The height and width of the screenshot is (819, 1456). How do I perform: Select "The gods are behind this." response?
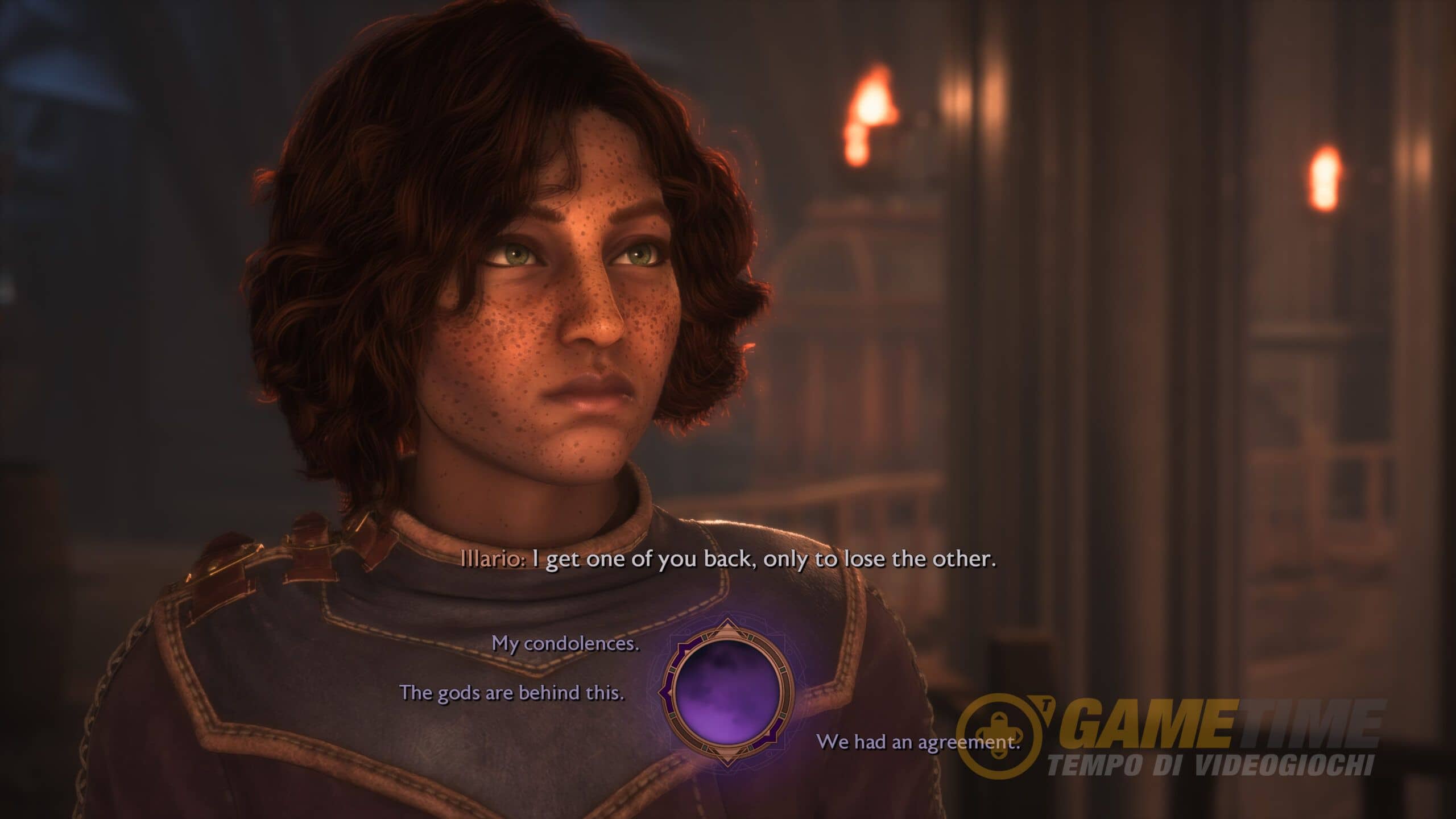(512, 693)
